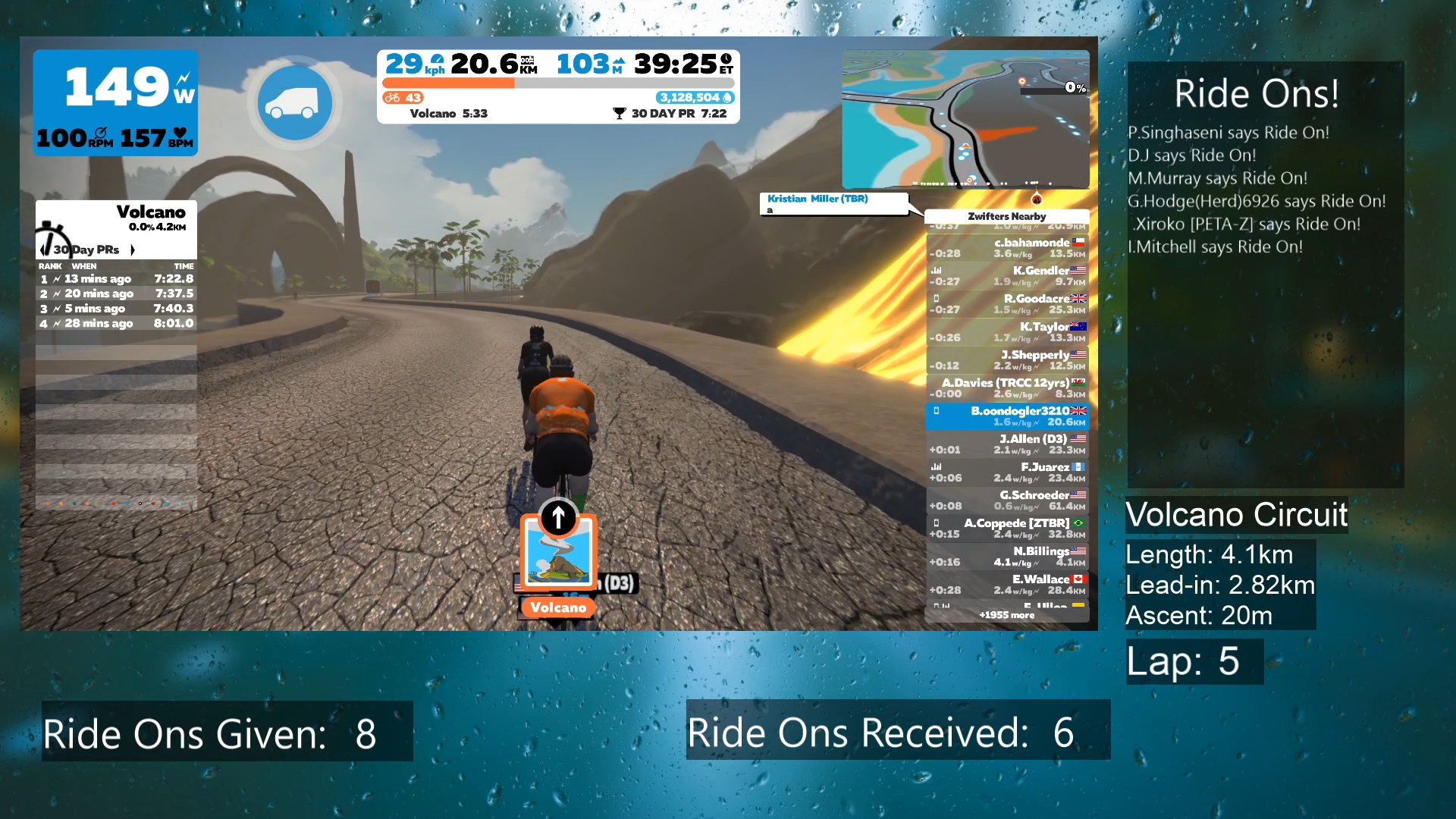This screenshot has height=819, width=1456.
Task: Choose K.Gendler from nearby riders
Action: pos(1007,276)
